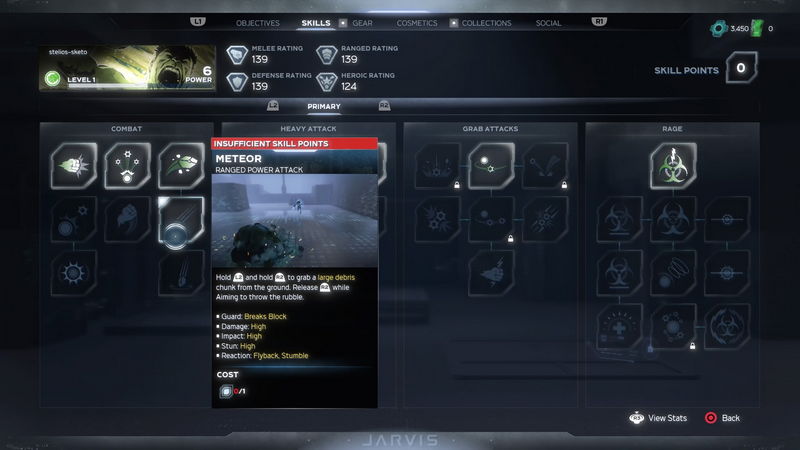
Task: Choose the storm cloud grab attack skill
Action: click(491, 273)
